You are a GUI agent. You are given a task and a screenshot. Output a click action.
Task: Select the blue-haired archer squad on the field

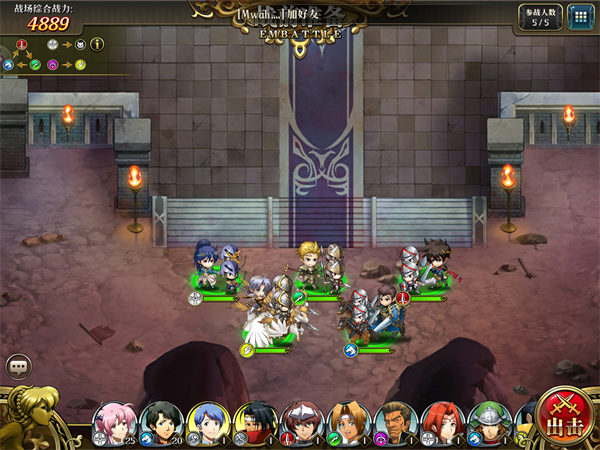click(216, 266)
